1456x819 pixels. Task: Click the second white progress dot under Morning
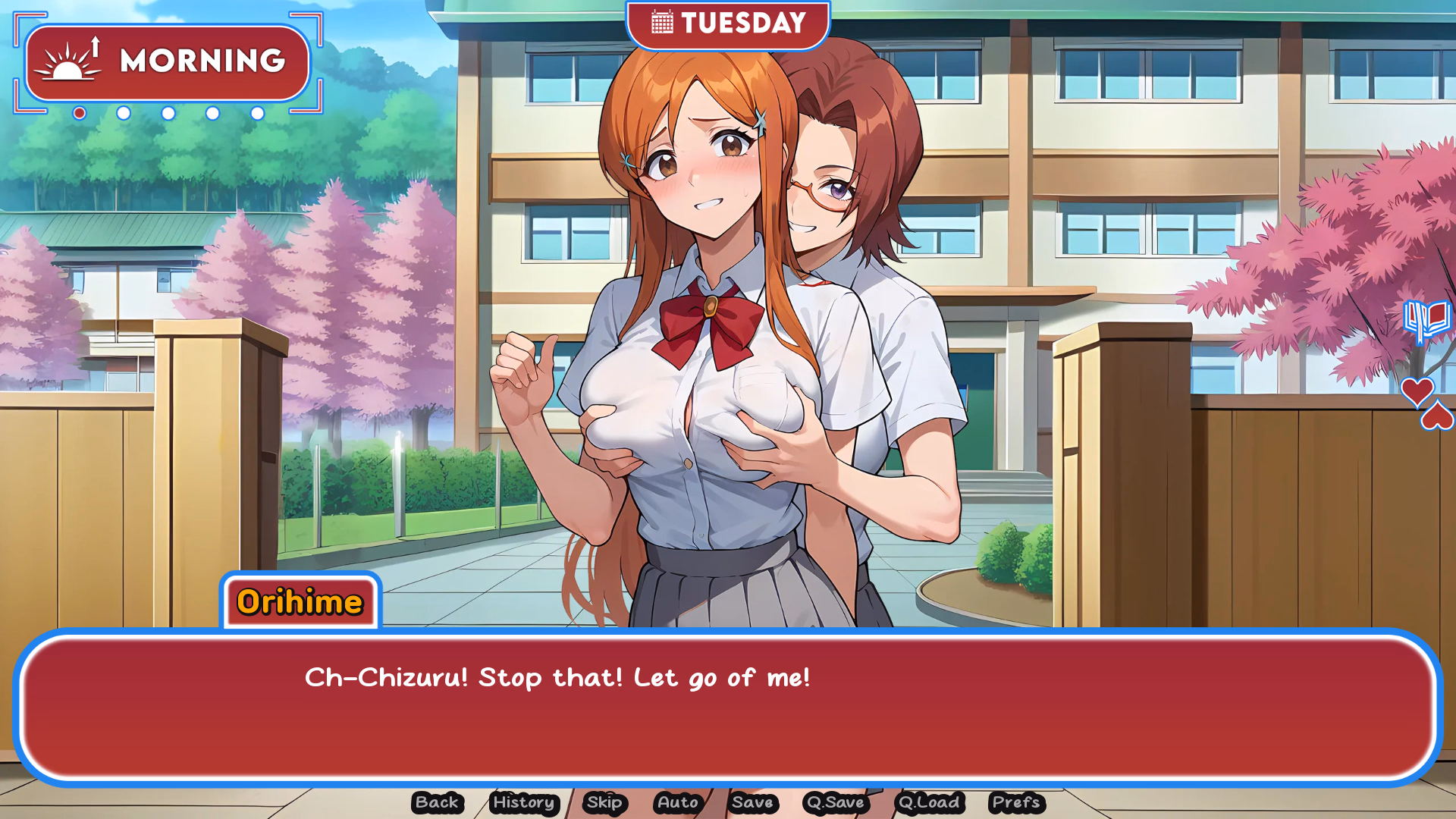tap(124, 114)
